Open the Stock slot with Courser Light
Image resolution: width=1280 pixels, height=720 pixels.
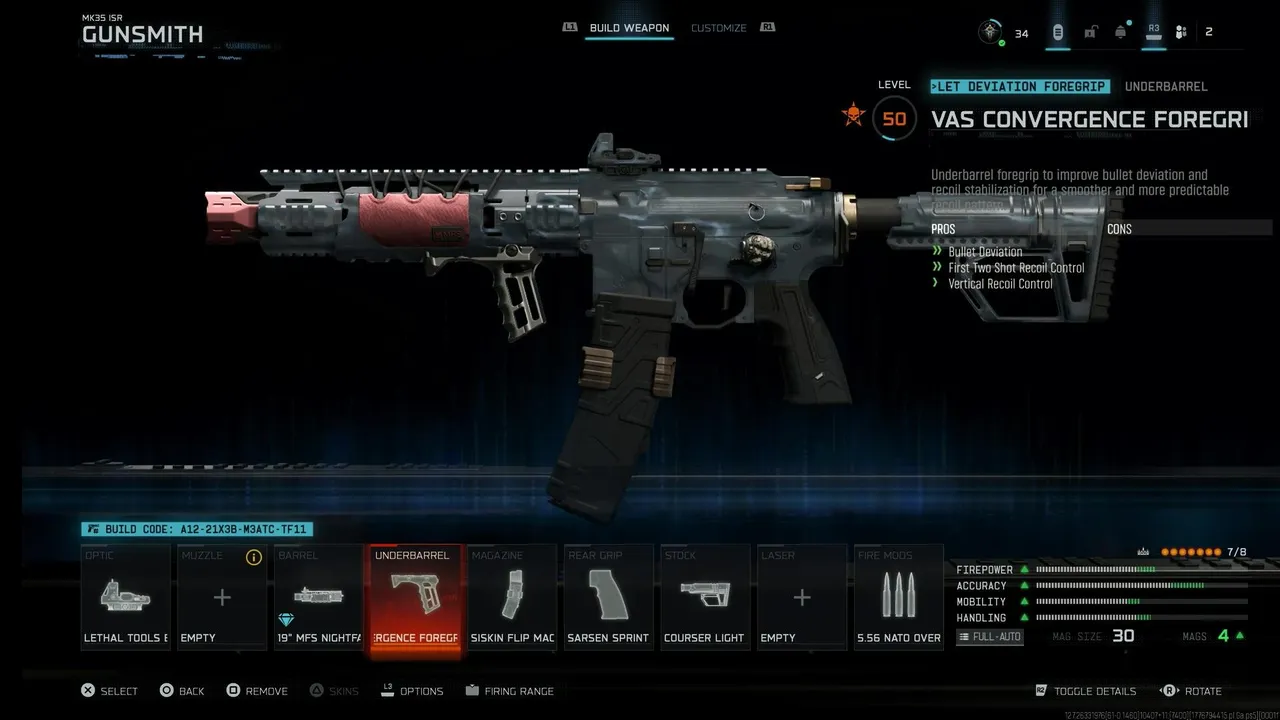coord(705,597)
